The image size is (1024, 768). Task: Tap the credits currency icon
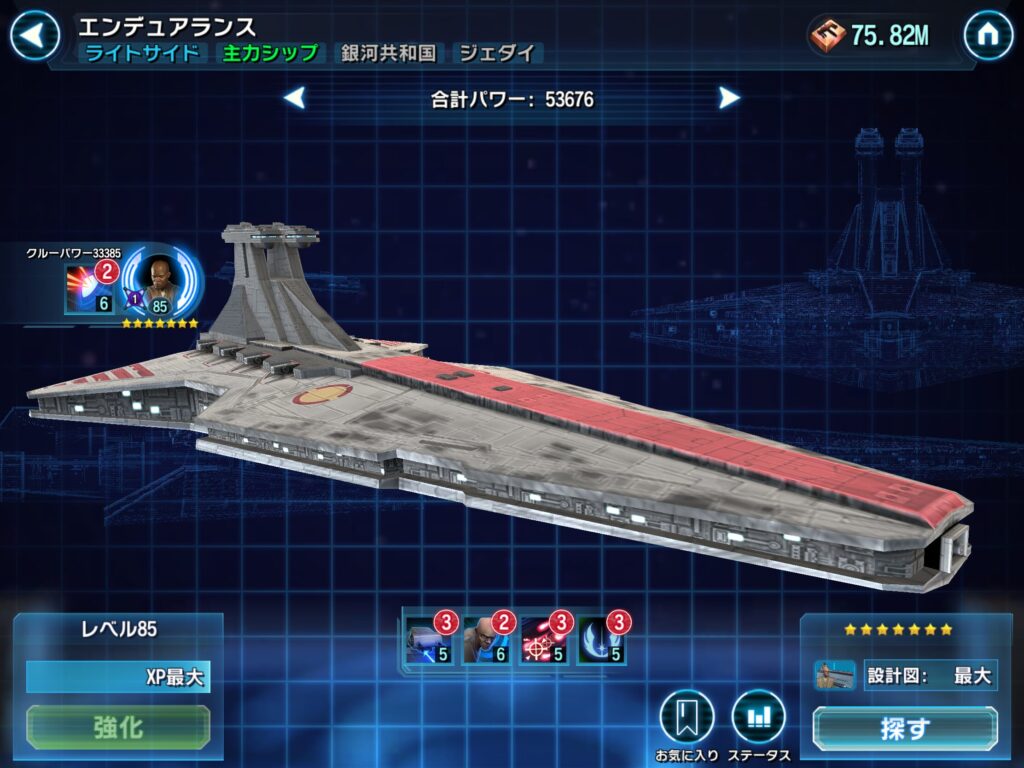[828, 36]
